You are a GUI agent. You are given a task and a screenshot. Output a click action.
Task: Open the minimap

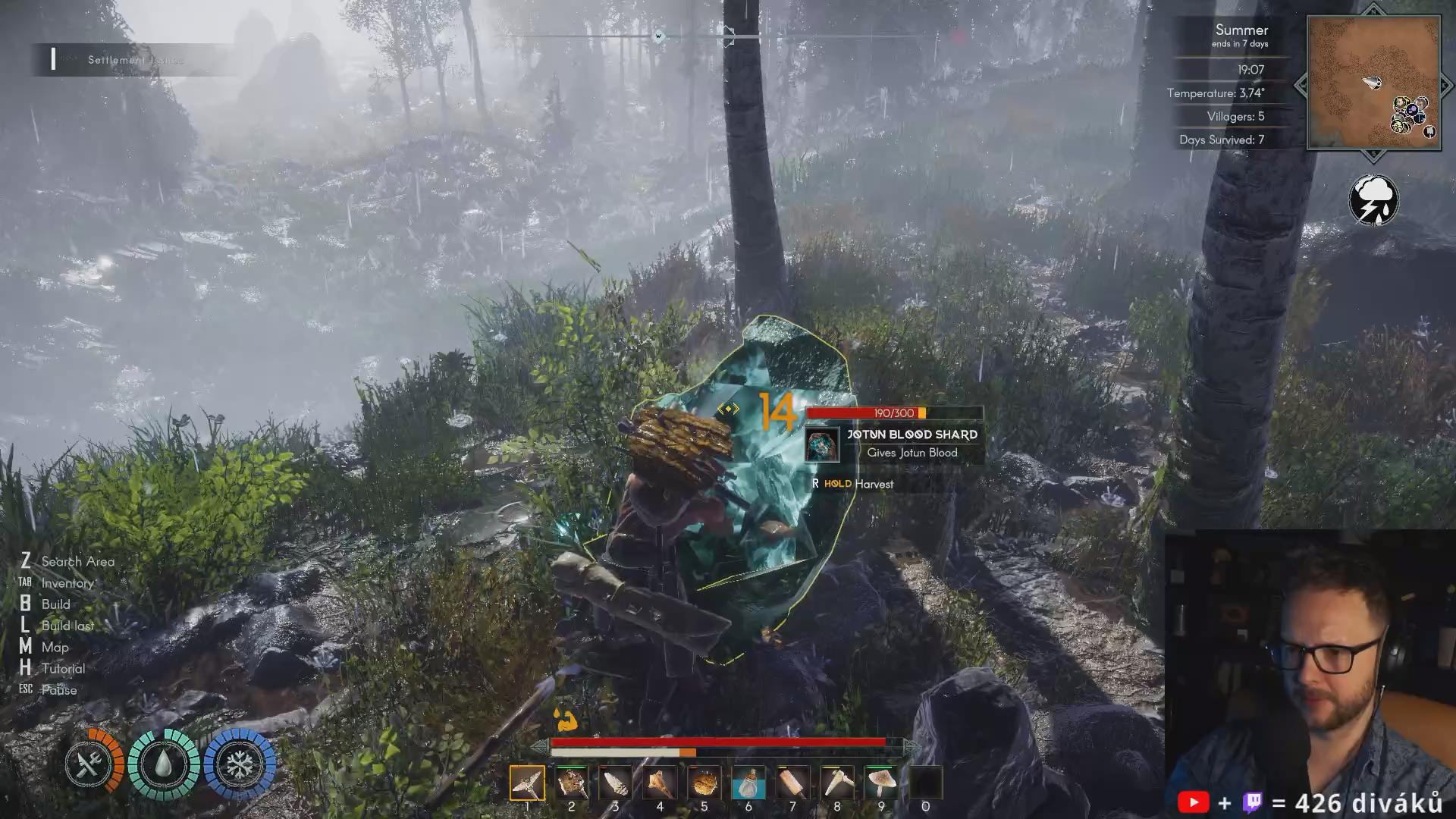pyautogui.click(x=1373, y=82)
